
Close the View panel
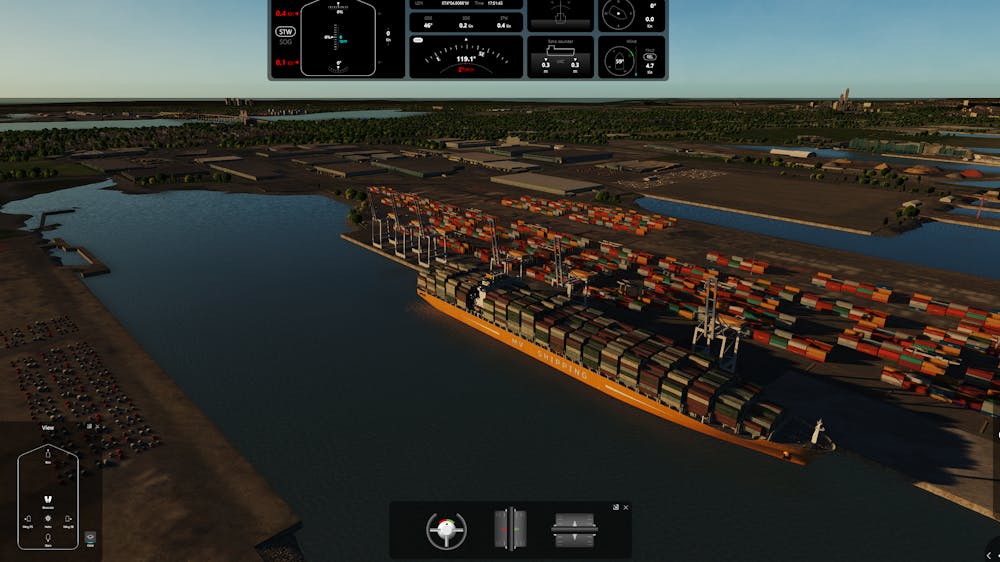click(x=97, y=426)
